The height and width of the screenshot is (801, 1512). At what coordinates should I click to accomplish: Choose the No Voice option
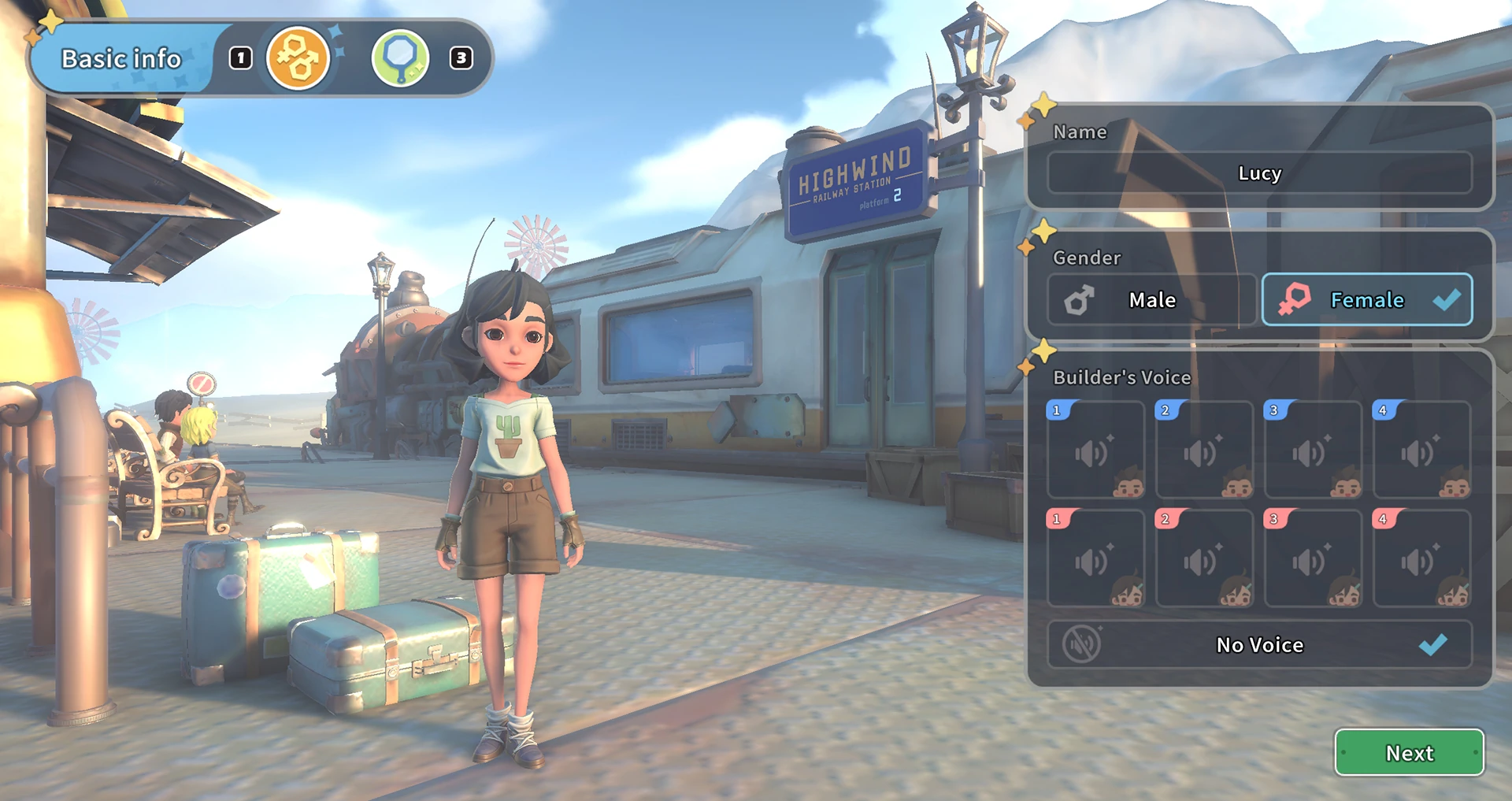(x=1259, y=645)
